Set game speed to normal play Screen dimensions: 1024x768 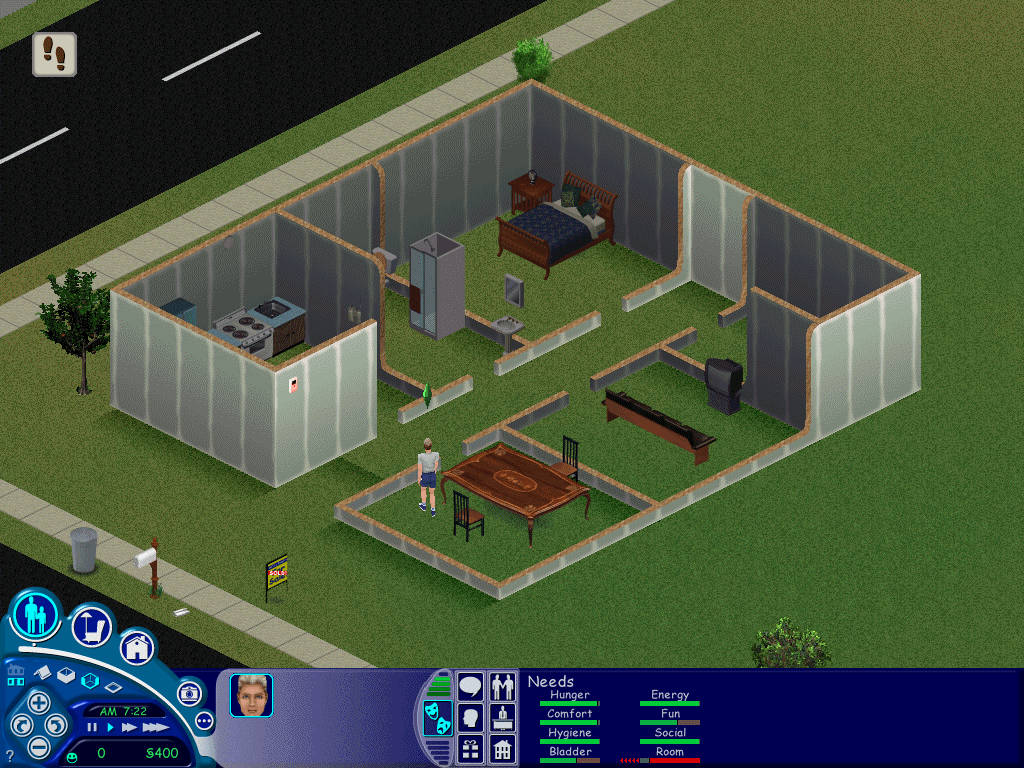pyautogui.click(x=110, y=728)
